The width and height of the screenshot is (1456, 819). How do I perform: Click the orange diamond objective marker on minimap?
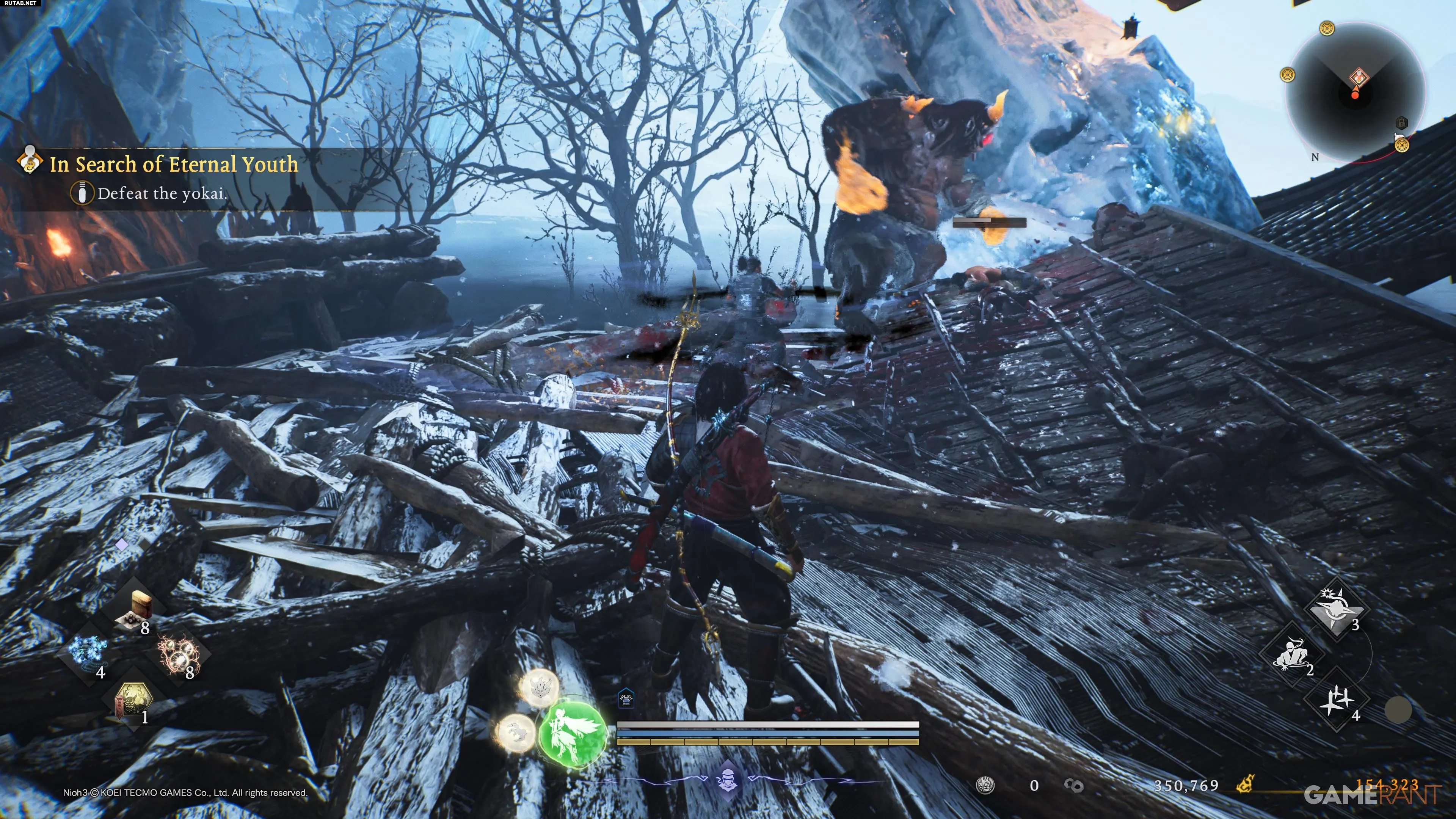click(x=1359, y=77)
